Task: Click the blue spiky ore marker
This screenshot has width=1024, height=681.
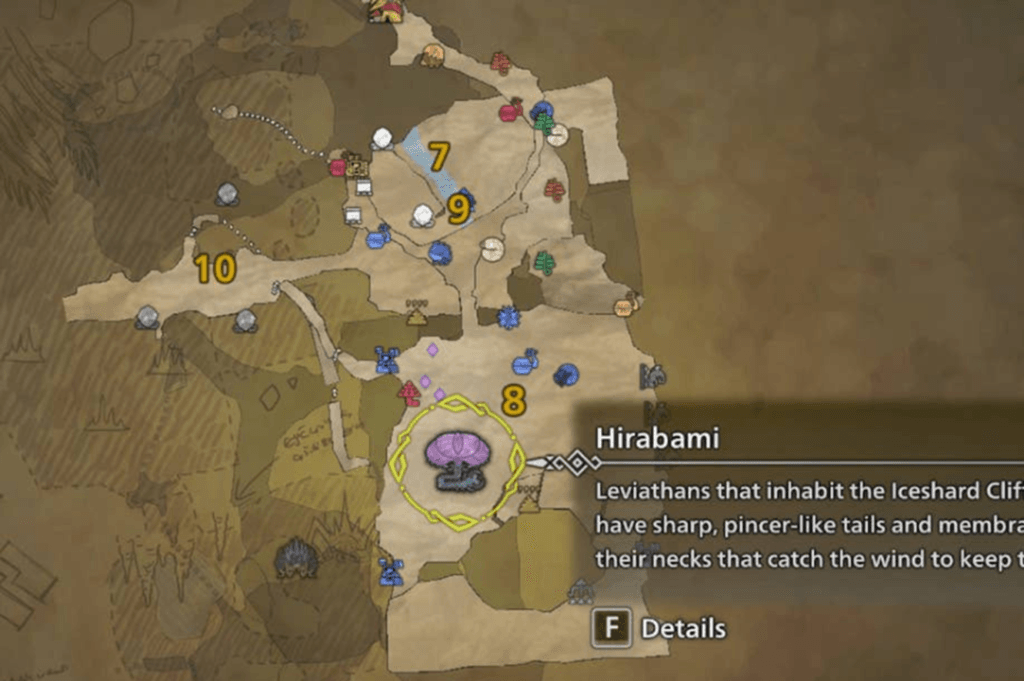Action: click(509, 318)
